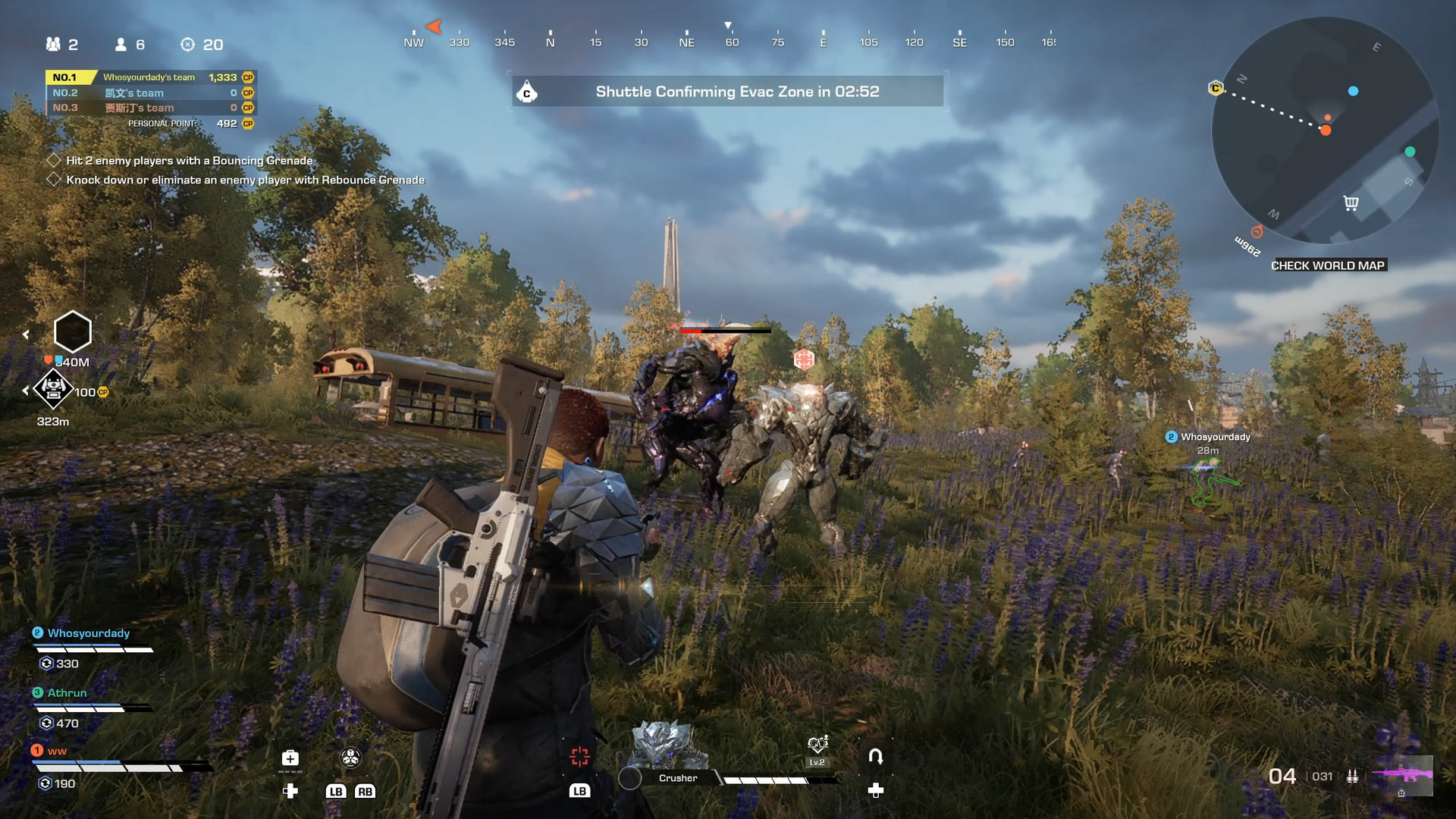Click the Bouncing Grenade challenge objective
This screenshot has height=819, width=1456.
click(x=189, y=161)
